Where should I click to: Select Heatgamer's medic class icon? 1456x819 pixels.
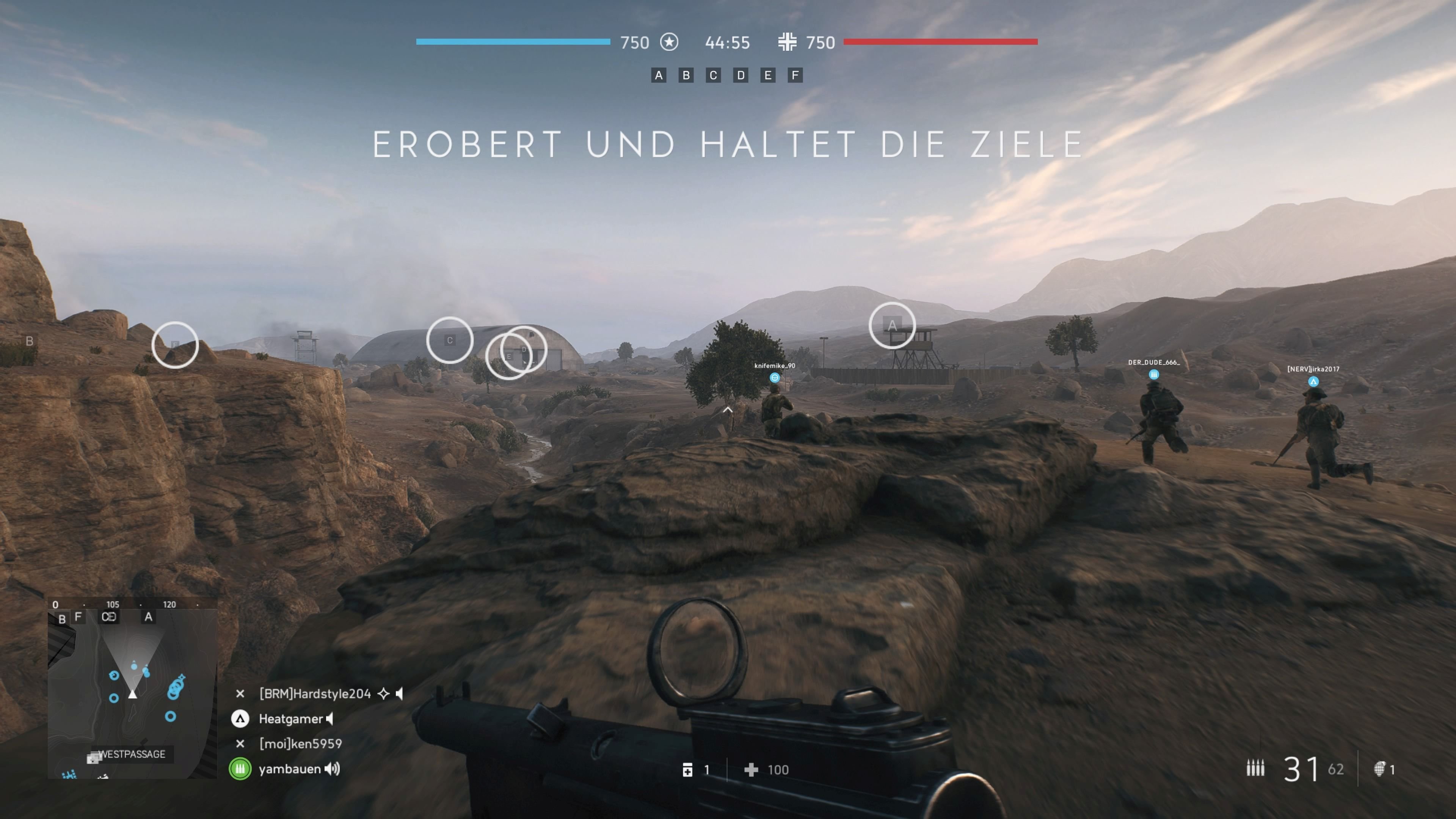point(241,719)
